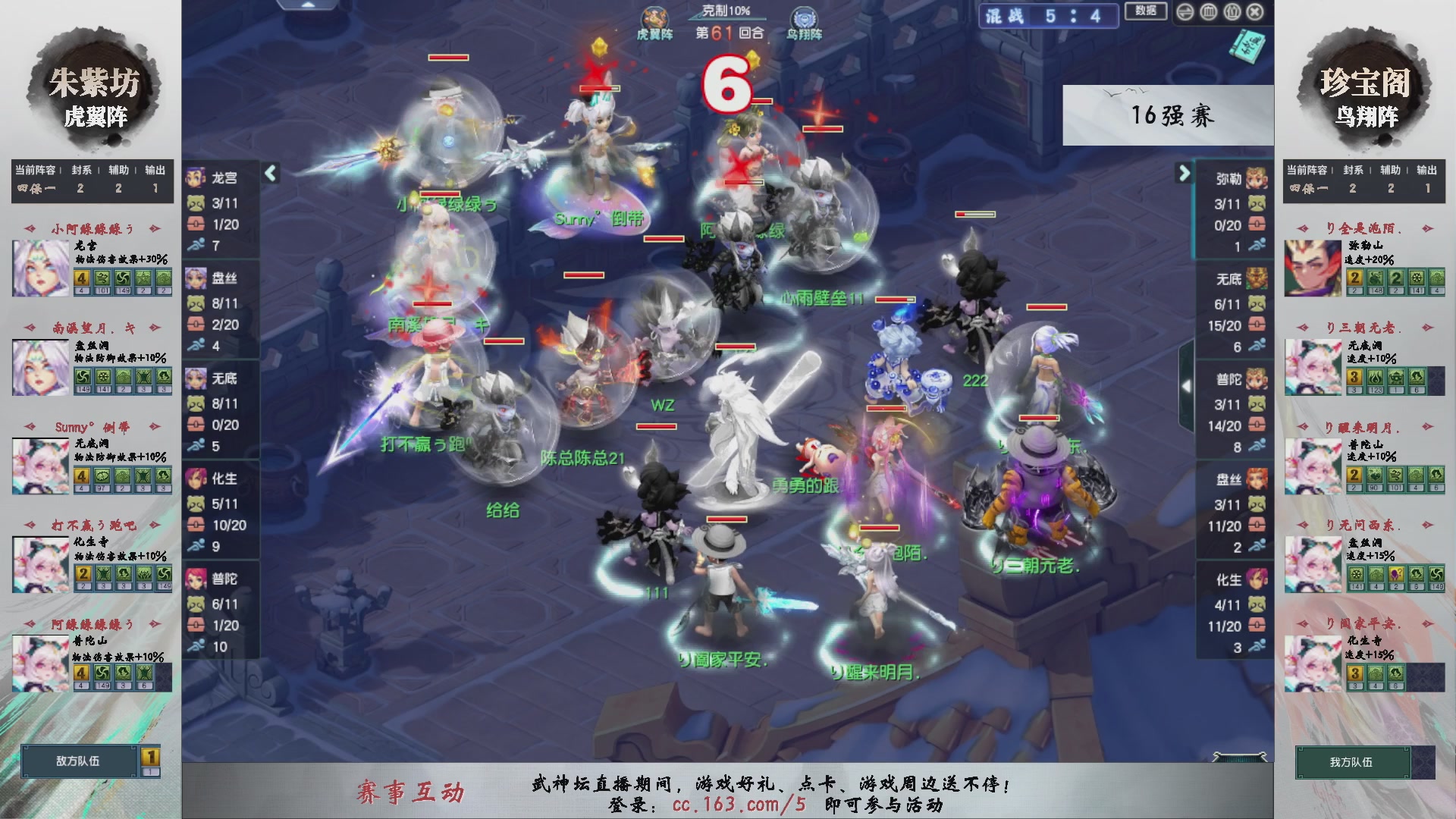
Task: Click the chest icon in the 无底 row showing 0/20
Action: (x=198, y=425)
